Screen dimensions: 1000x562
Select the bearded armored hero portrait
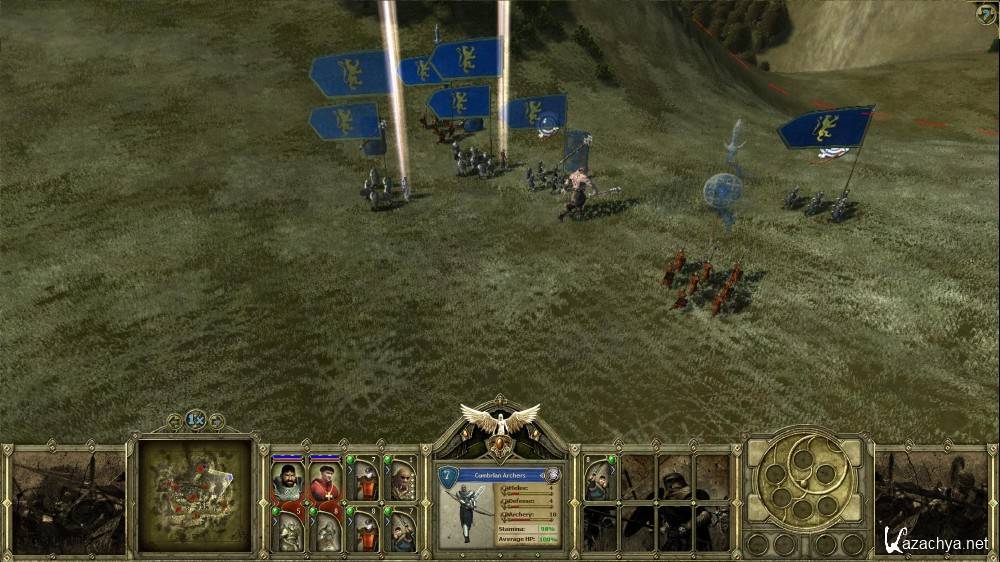(x=287, y=480)
